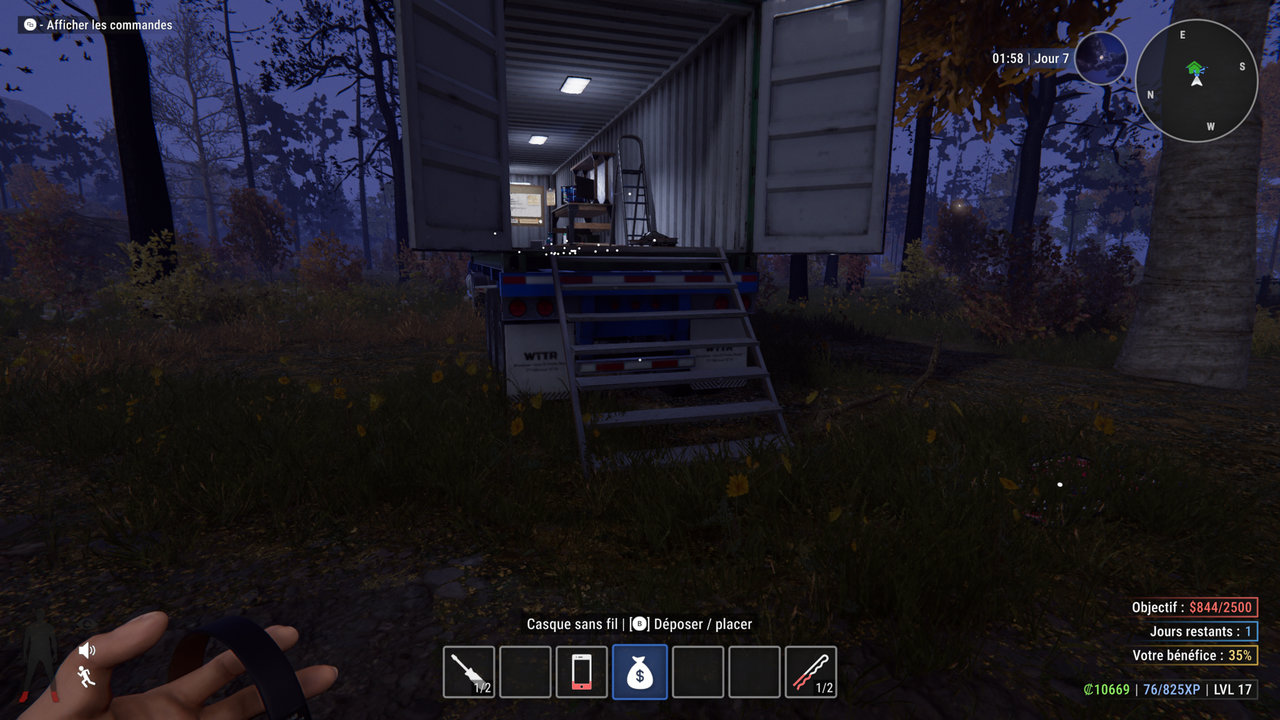Choose the money bag hotbar slot

click(x=639, y=672)
